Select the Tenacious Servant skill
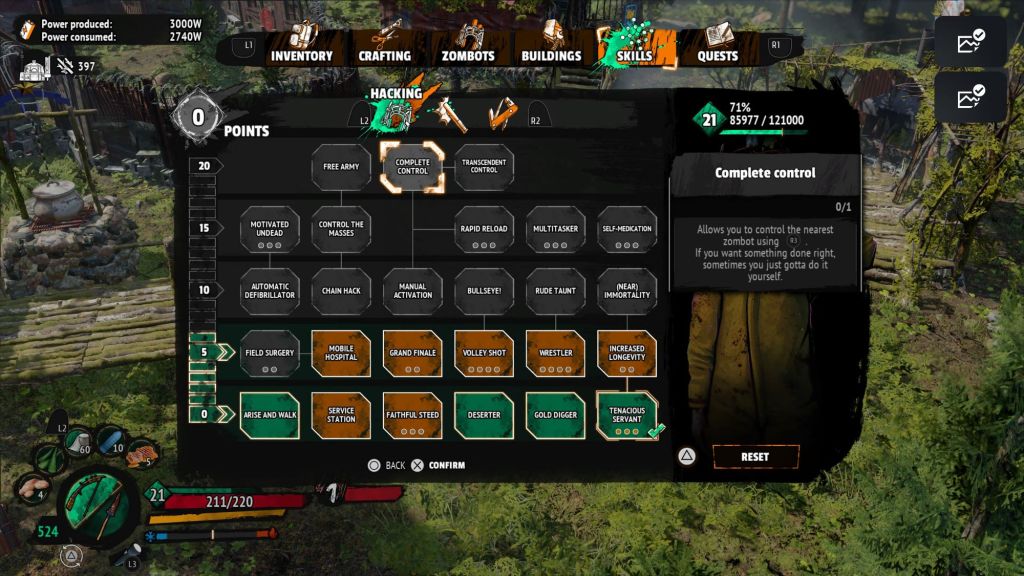Image resolution: width=1024 pixels, height=576 pixels. tap(627, 415)
